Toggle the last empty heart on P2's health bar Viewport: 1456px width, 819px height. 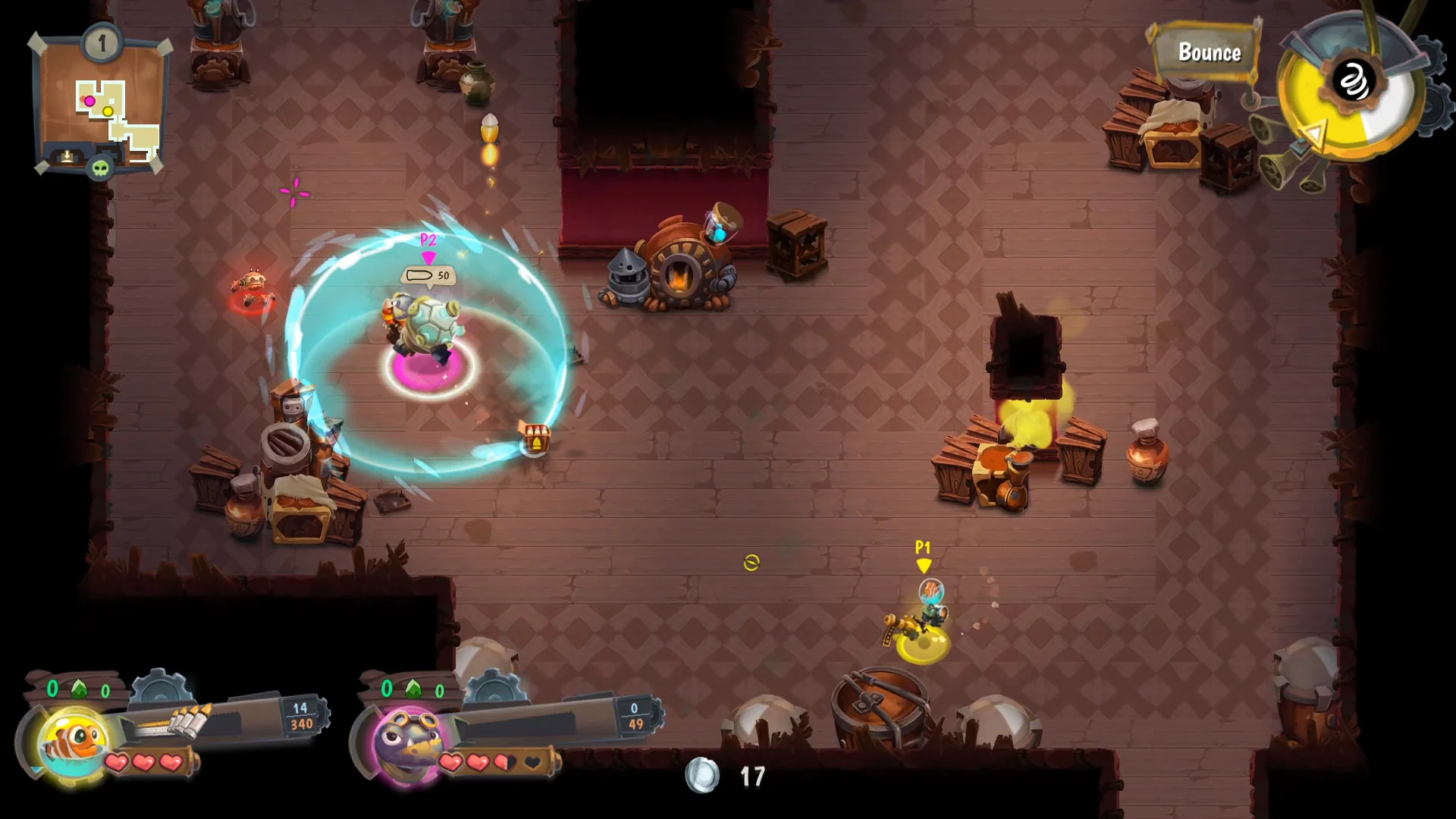click(x=533, y=763)
